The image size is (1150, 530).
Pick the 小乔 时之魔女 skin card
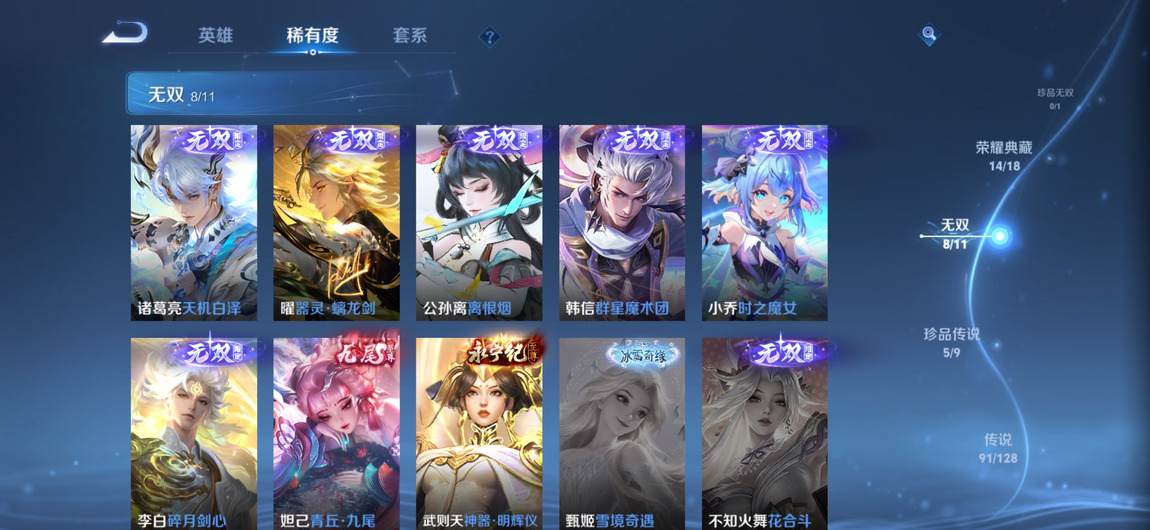tap(764, 222)
